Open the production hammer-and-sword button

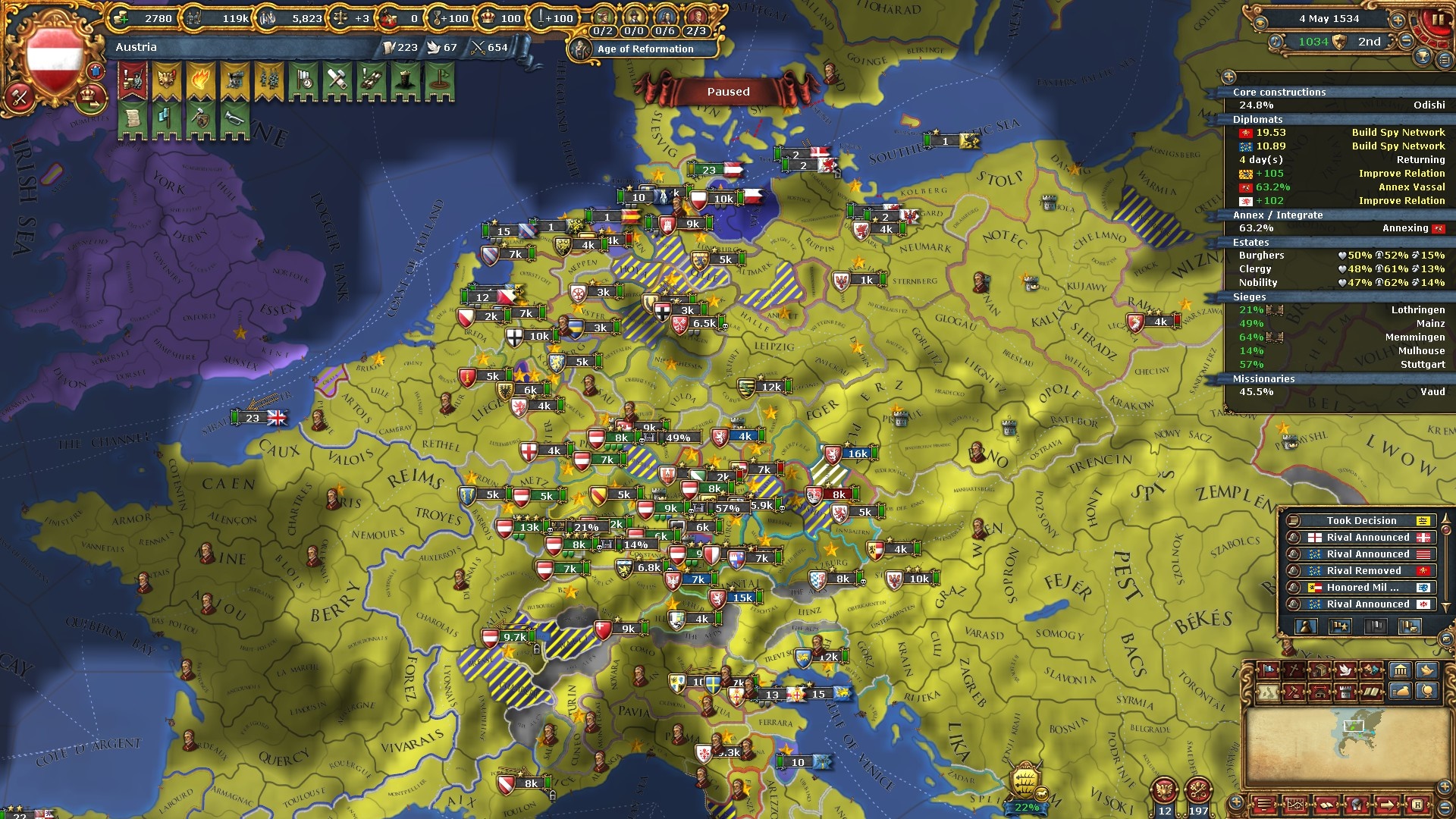20,97
